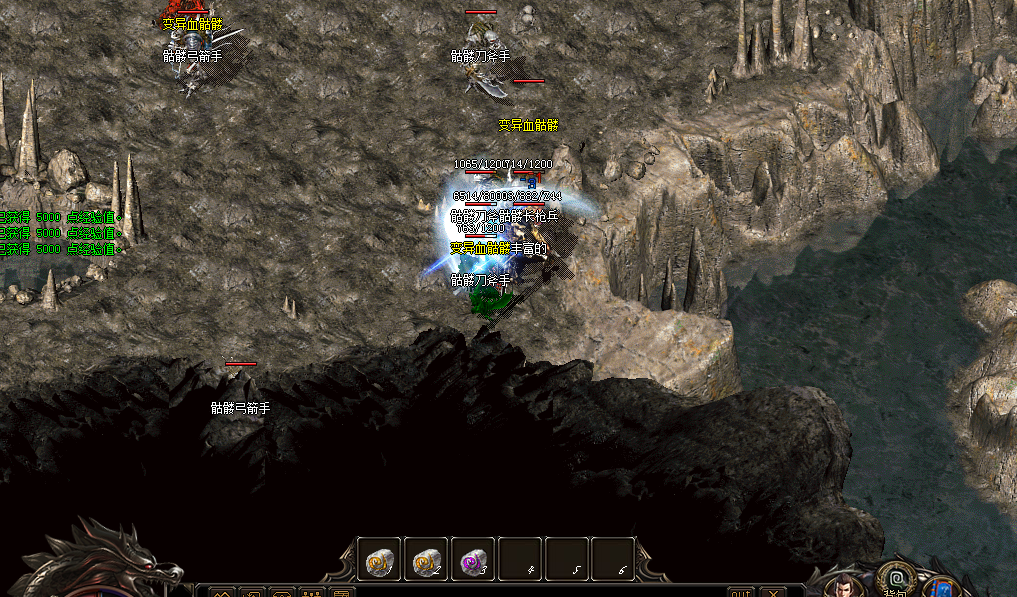This screenshot has width=1017, height=597.
Task: Use the purple spiral stone in slot 3
Action: click(x=473, y=559)
